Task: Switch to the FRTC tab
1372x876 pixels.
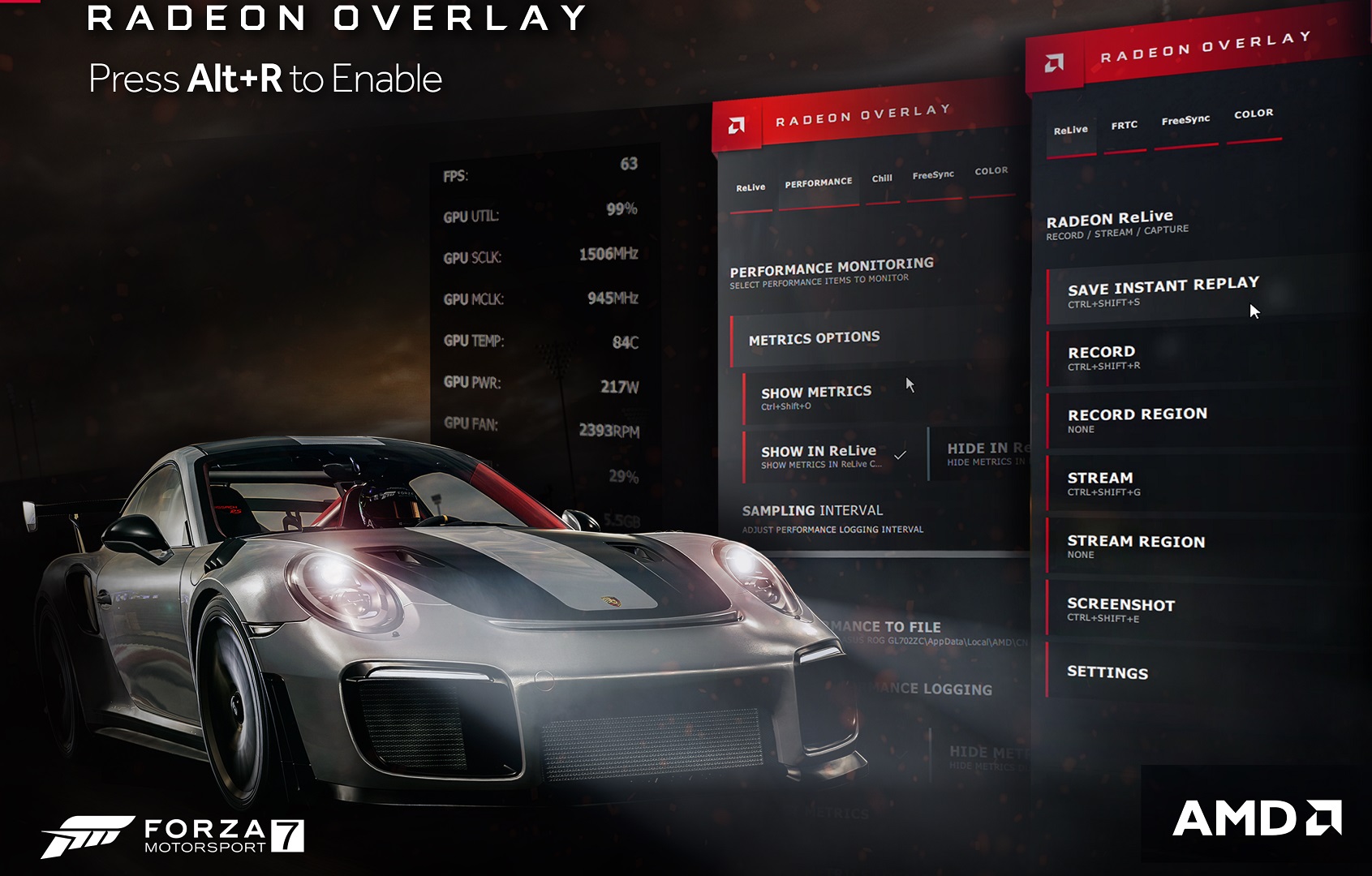Action: point(1124,127)
